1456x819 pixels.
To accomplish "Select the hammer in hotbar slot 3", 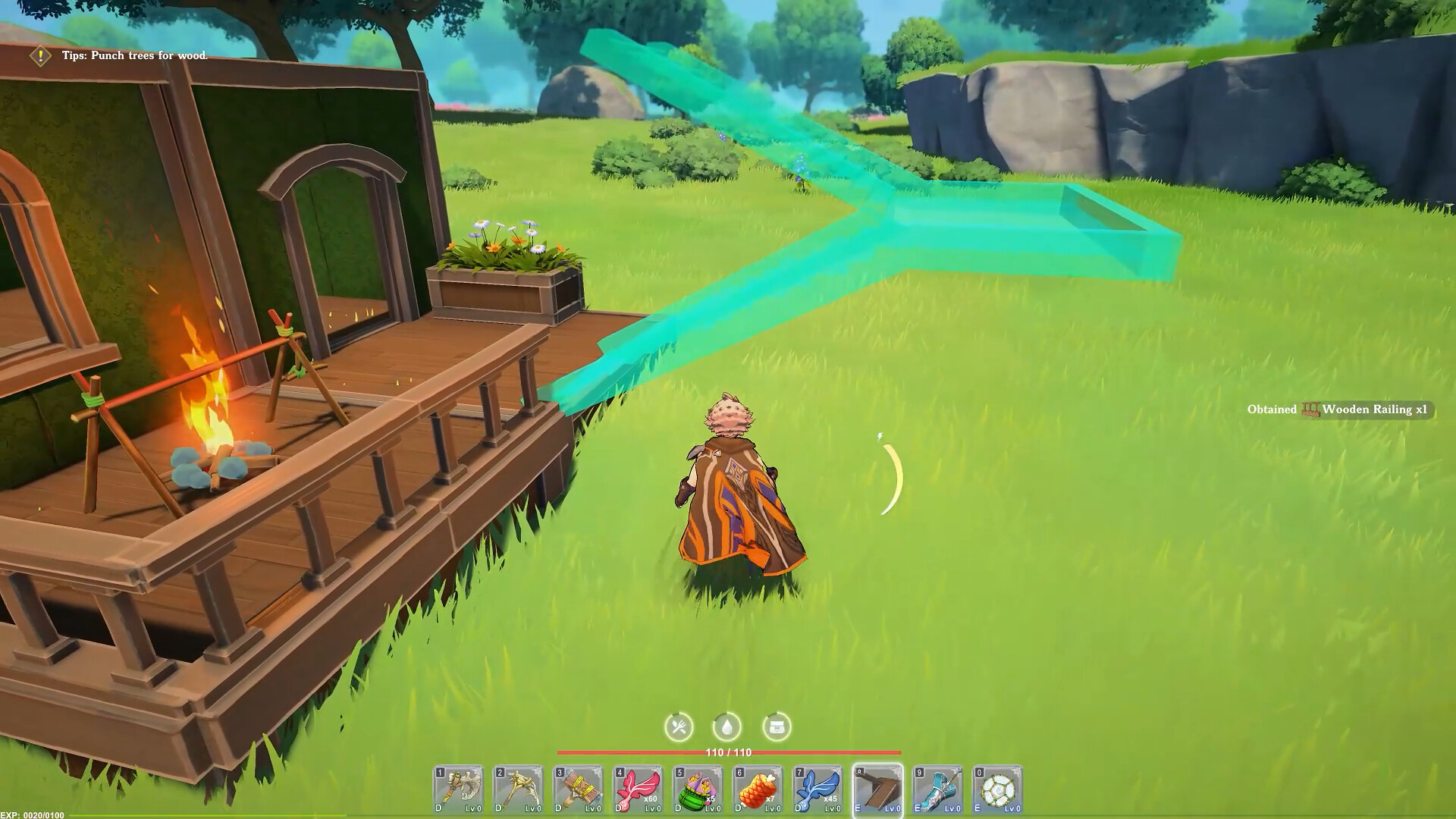I will [580, 789].
